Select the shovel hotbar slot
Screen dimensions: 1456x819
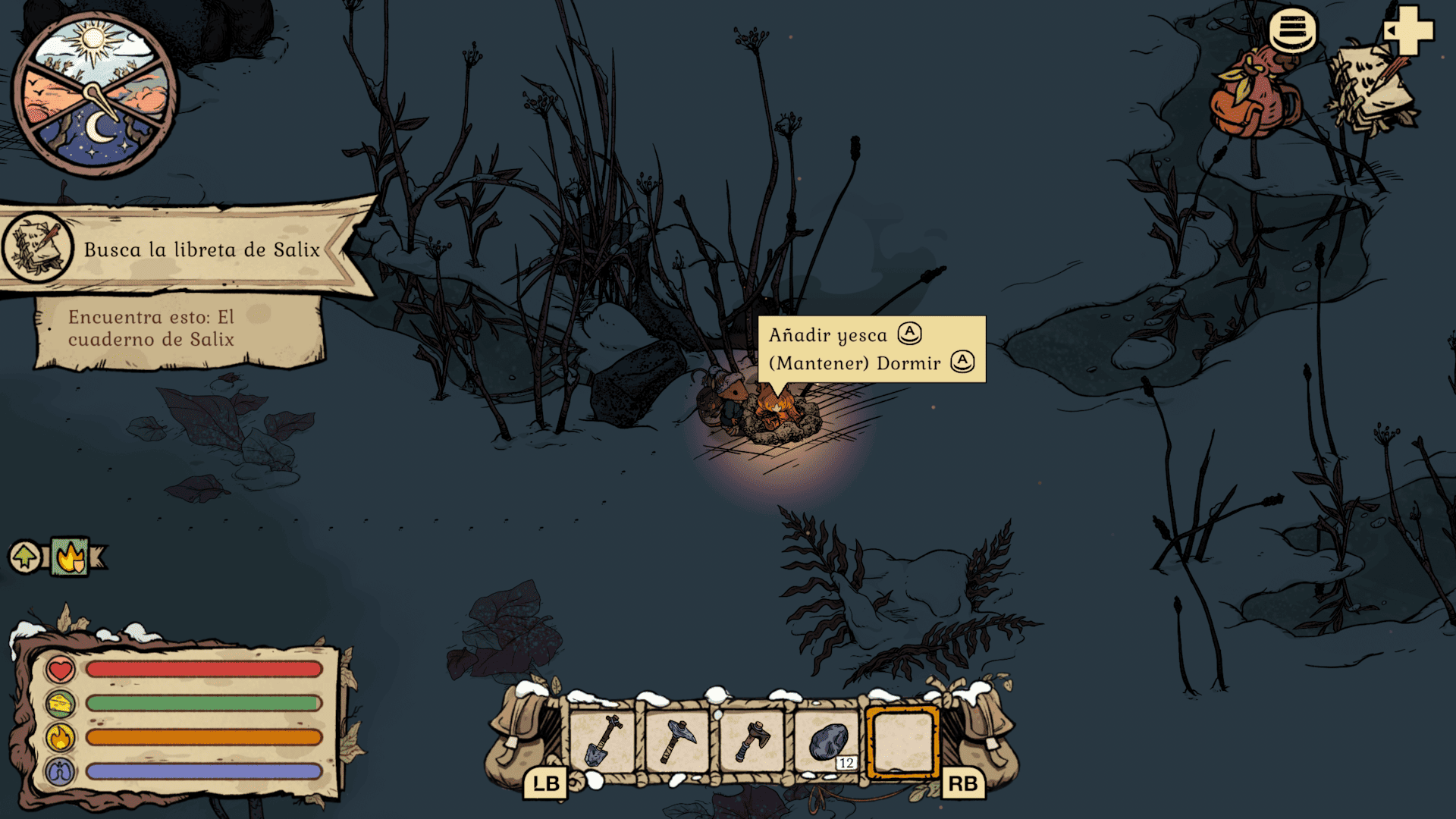coord(603,742)
